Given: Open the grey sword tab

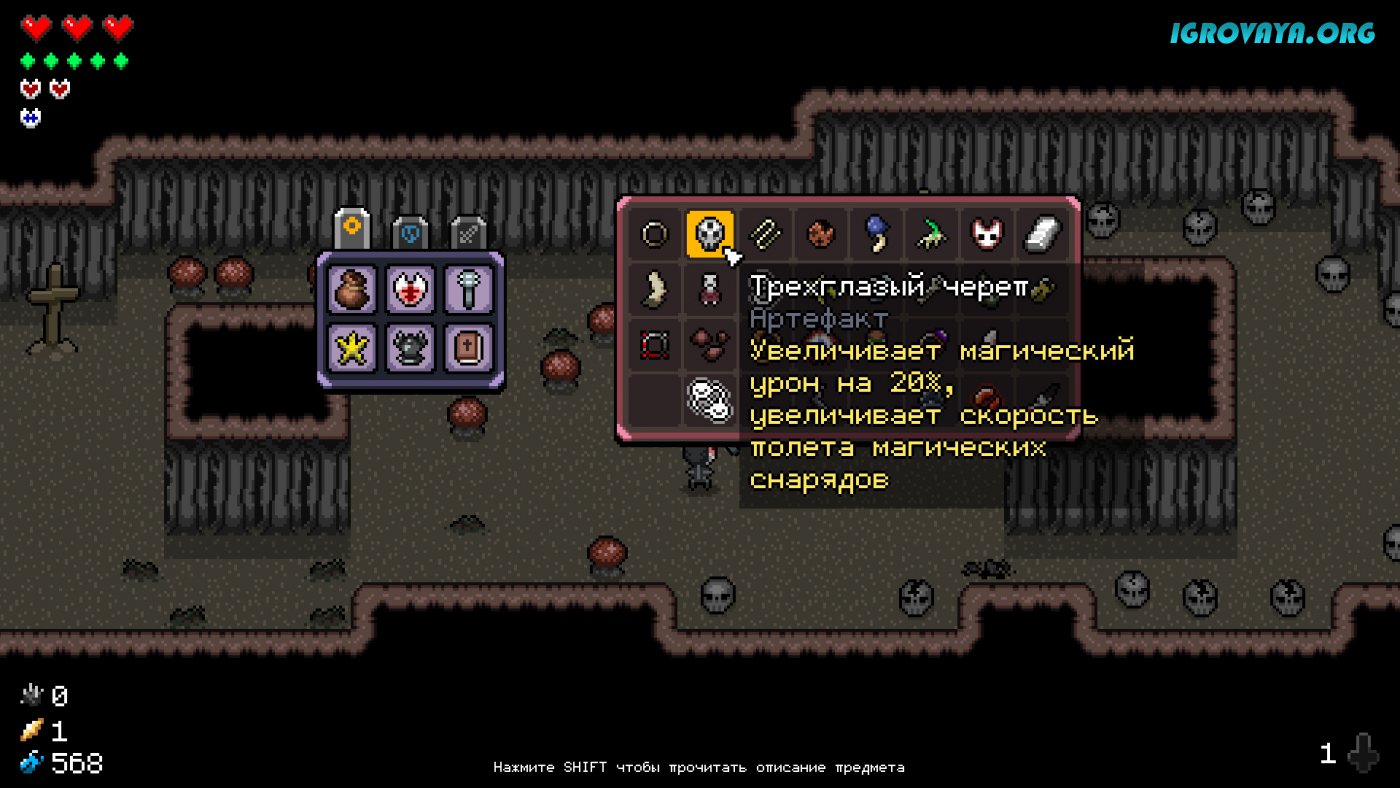Looking at the screenshot, I should click(x=468, y=232).
